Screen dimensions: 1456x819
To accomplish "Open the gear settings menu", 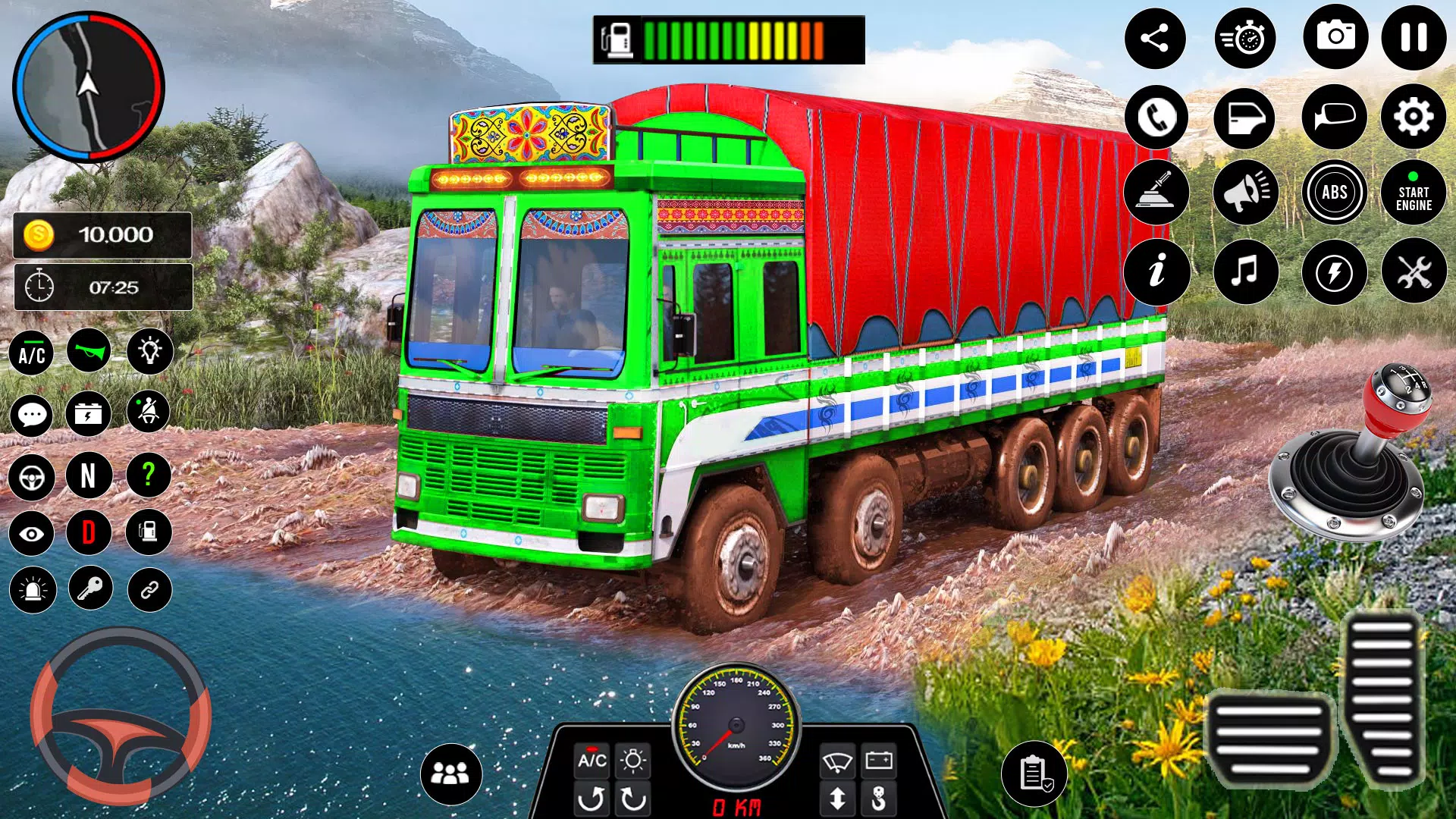I will 1414,117.
